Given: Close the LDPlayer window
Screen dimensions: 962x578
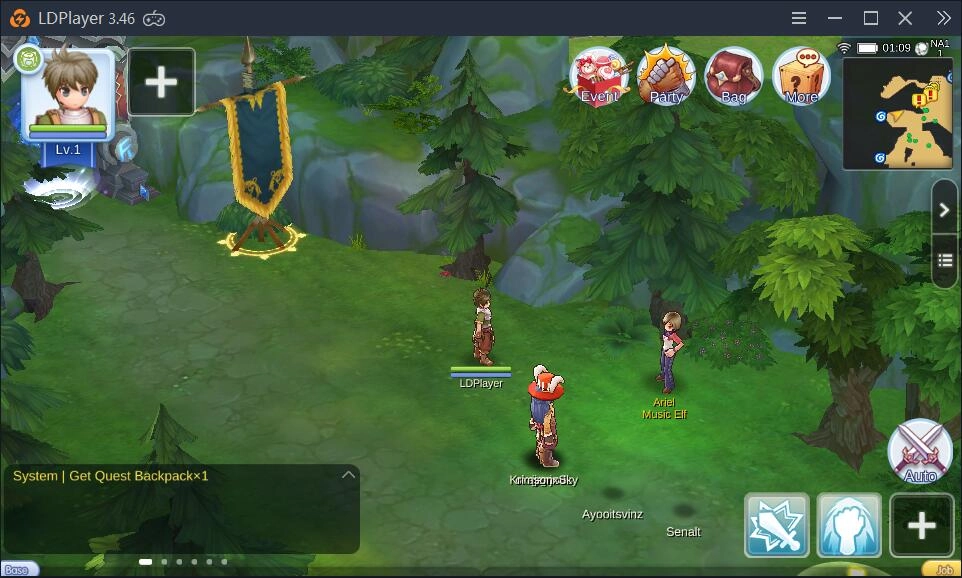Looking at the screenshot, I should 905,18.
